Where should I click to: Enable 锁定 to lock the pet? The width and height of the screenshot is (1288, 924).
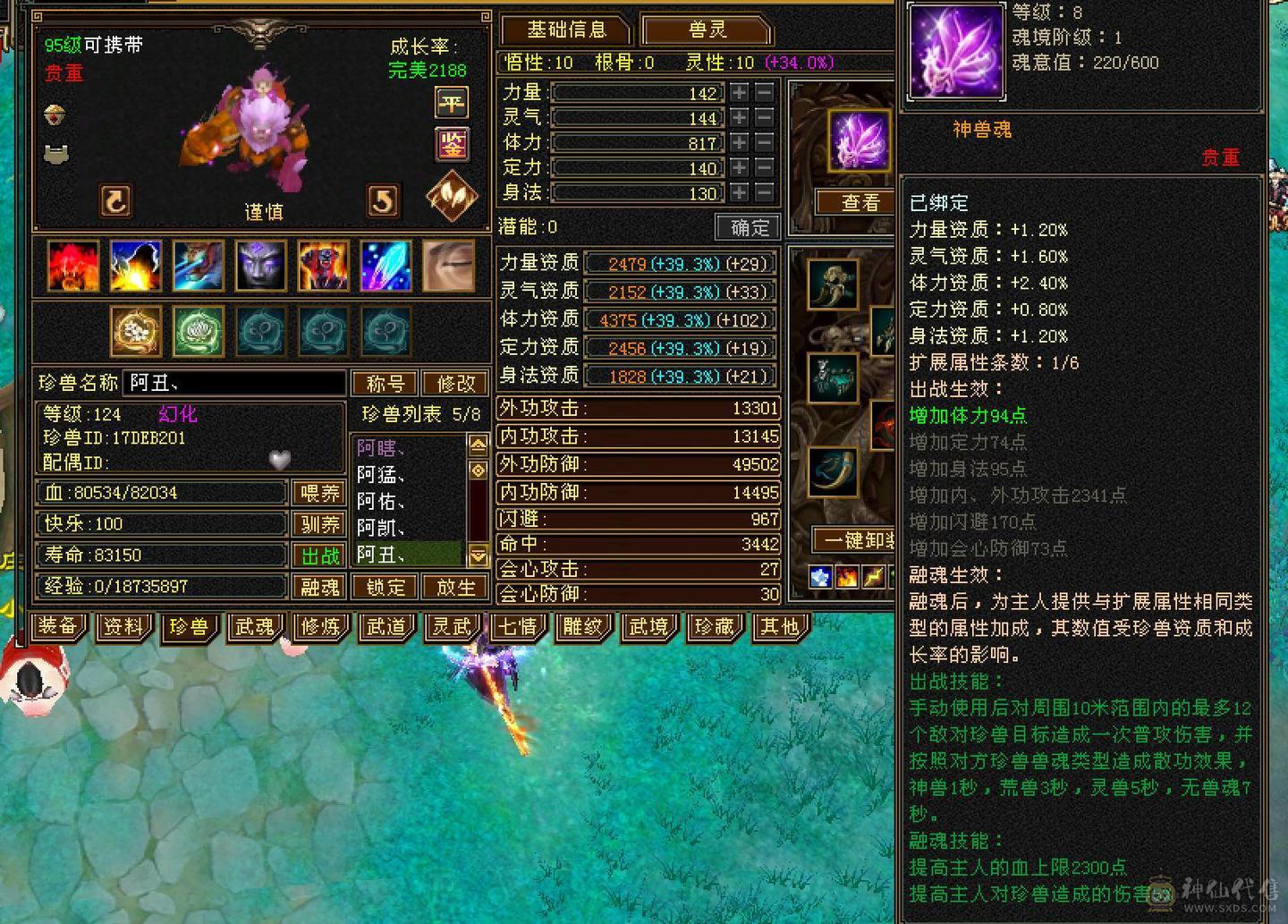pyautogui.click(x=384, y=587)
